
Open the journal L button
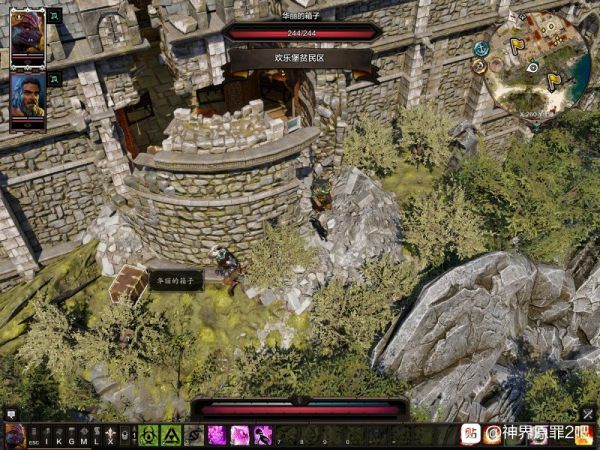coord(96,436)
